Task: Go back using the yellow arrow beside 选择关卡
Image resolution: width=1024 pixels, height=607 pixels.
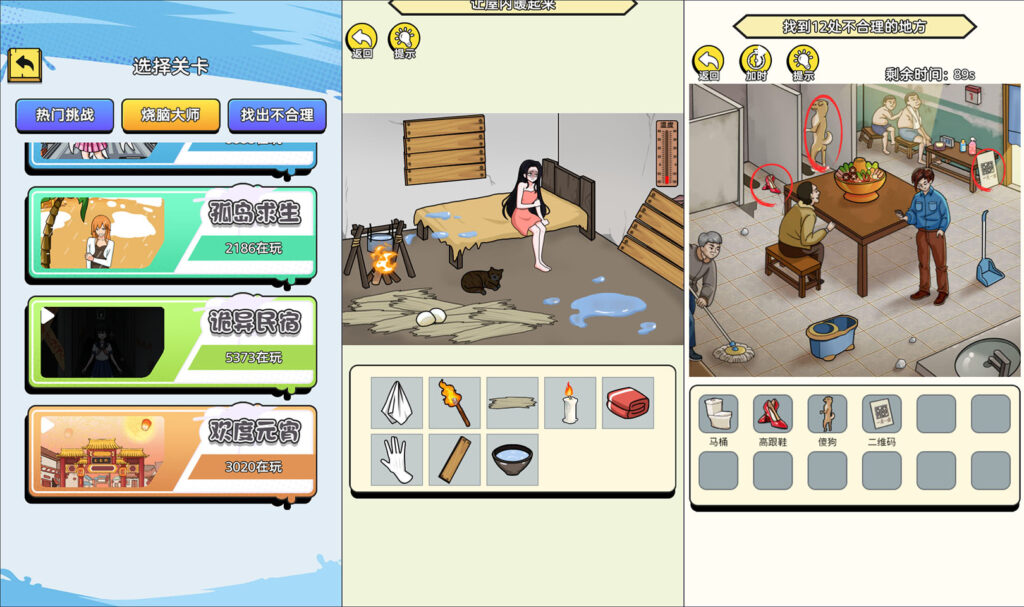Action: [x=25, y=65]
